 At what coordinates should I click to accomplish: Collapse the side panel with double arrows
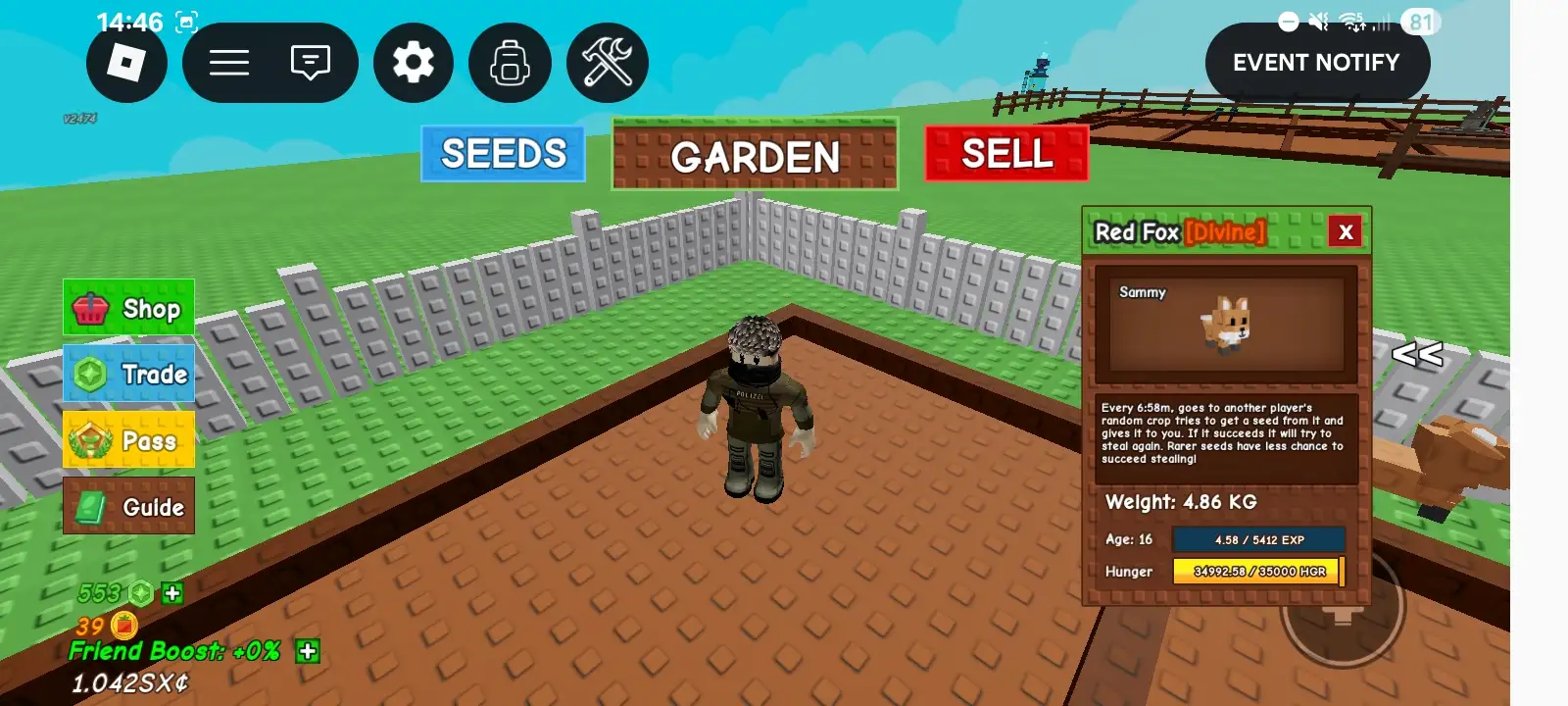[1417, 354]
